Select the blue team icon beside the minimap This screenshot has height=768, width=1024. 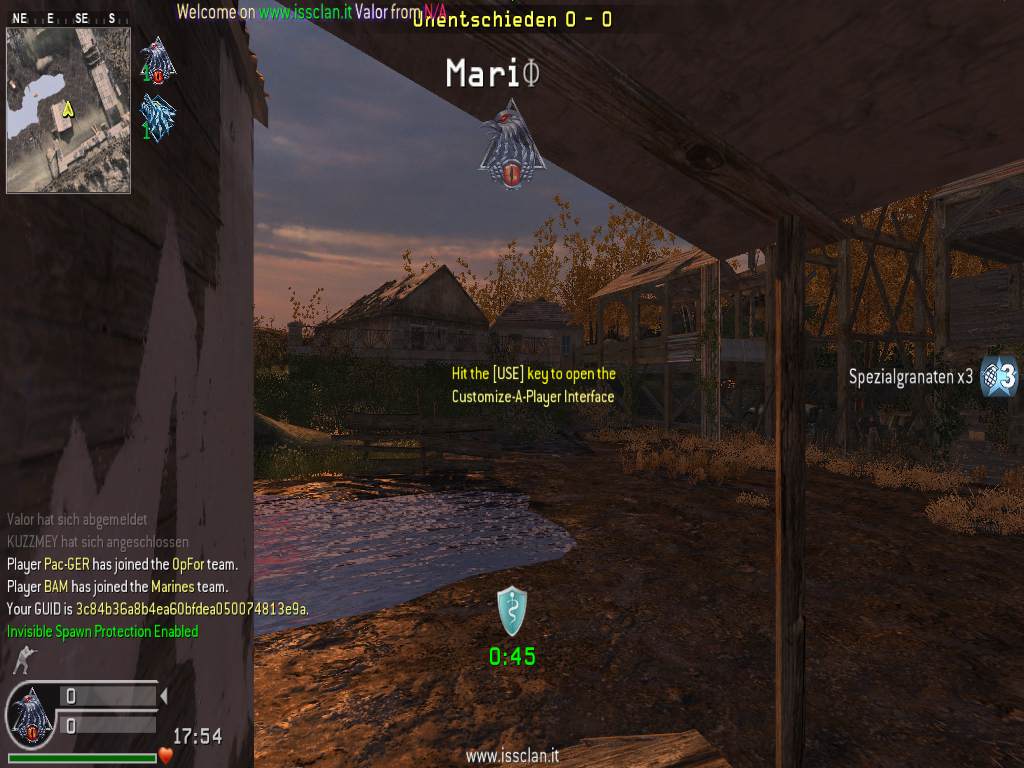158,116
